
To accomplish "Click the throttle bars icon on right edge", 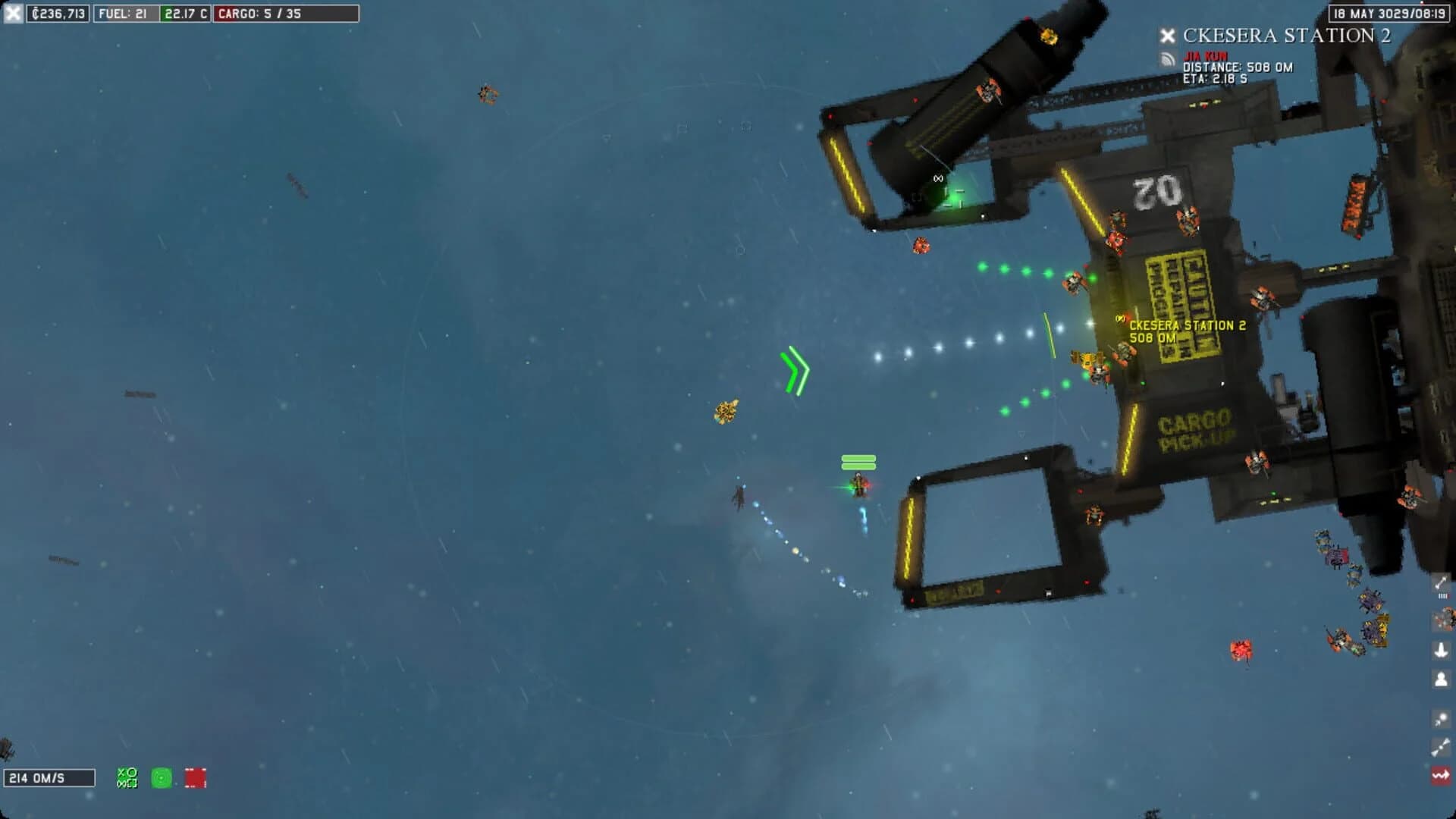I will (x=1442, y=596).
